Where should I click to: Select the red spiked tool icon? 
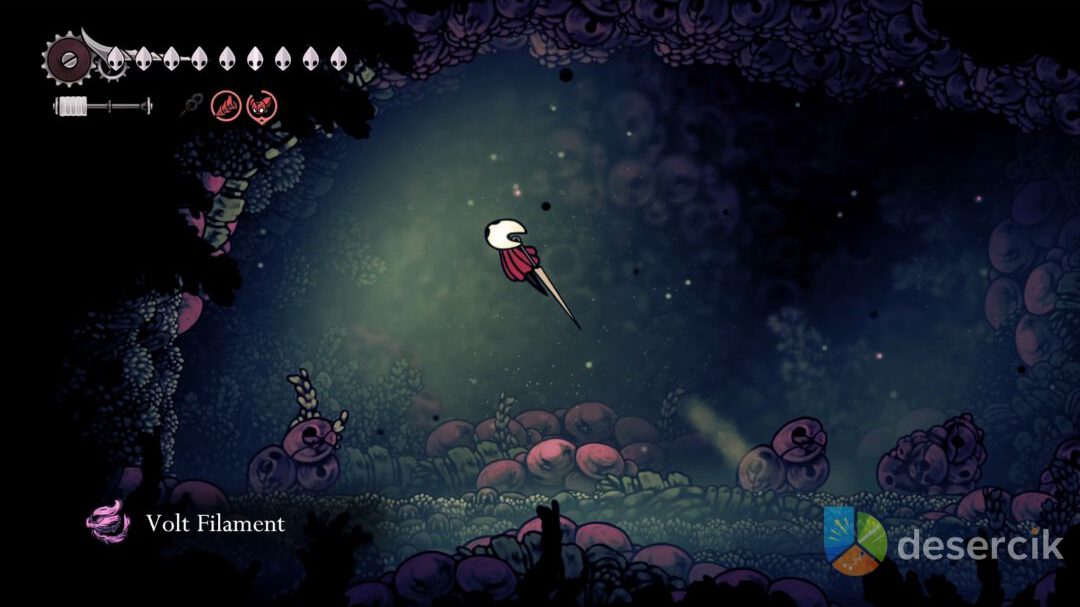tap(225, 105)
